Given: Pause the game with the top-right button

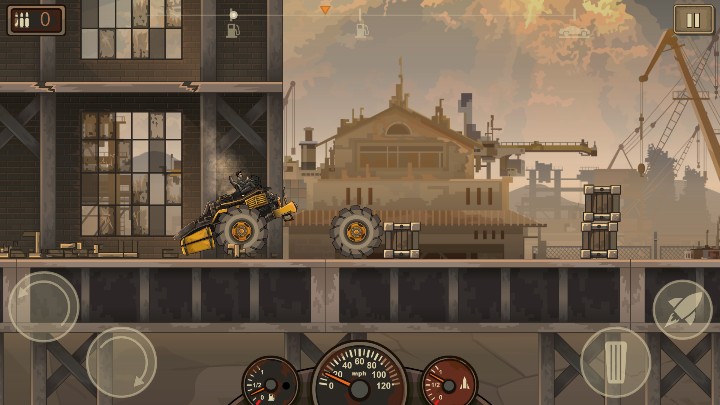Looking at the screenshot, I should point(693,19).
